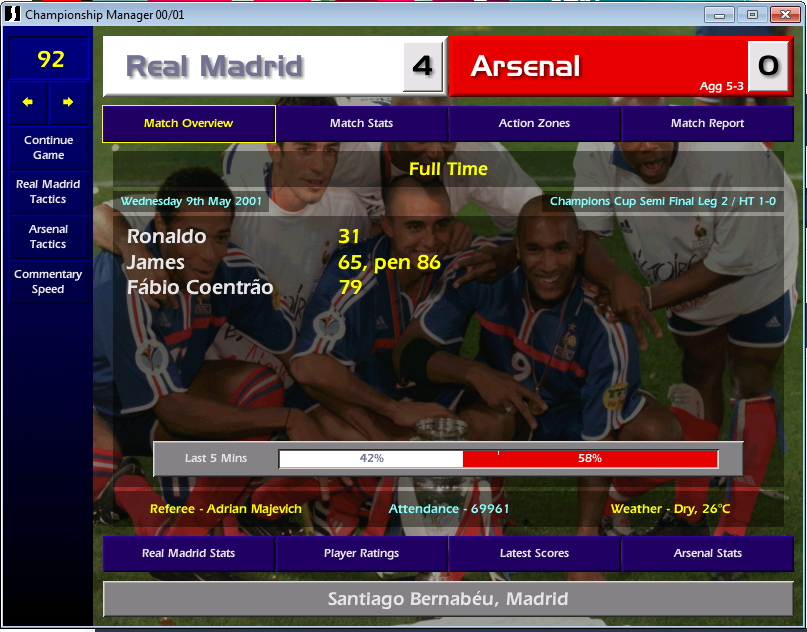Viewport: 807px width, 632px height.
Task: Check the Latest Scores
Action: pos(534,554)
